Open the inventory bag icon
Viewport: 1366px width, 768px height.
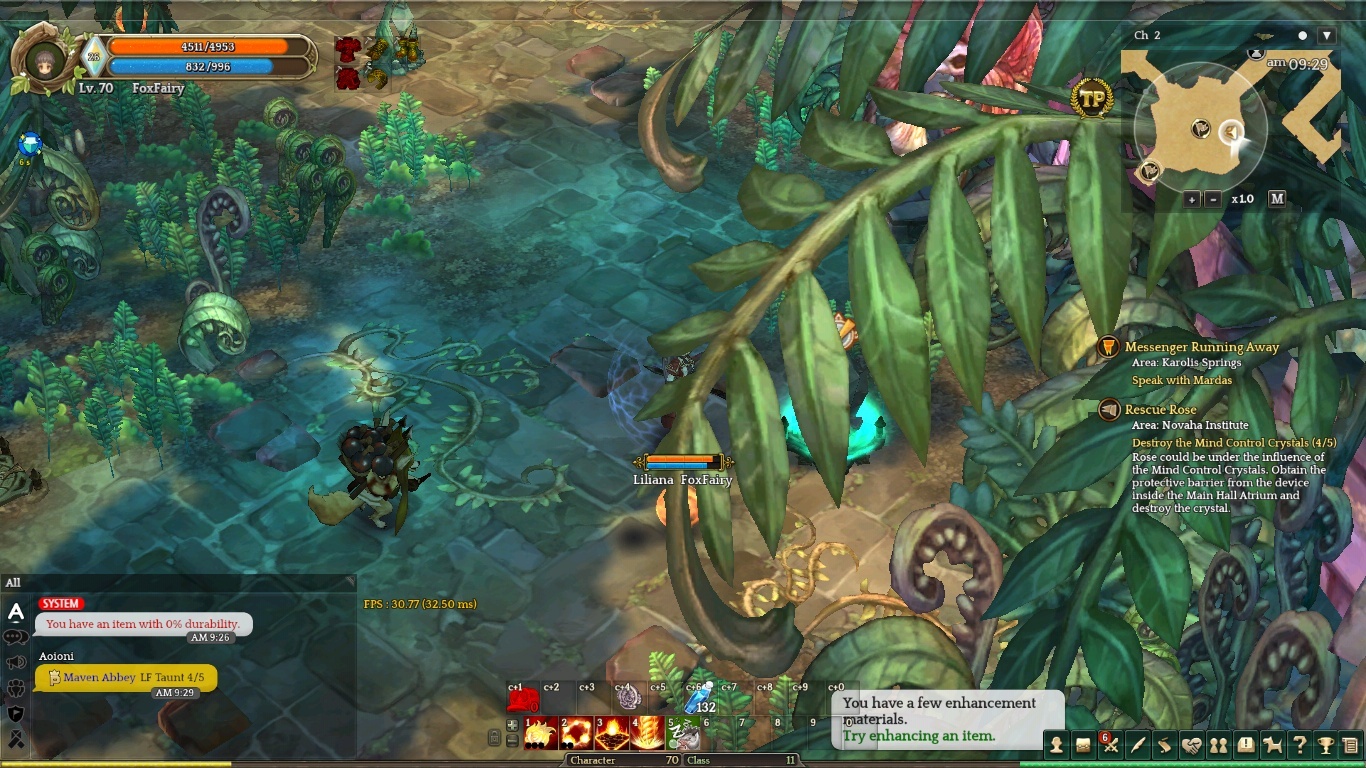tap(1083, 745)
